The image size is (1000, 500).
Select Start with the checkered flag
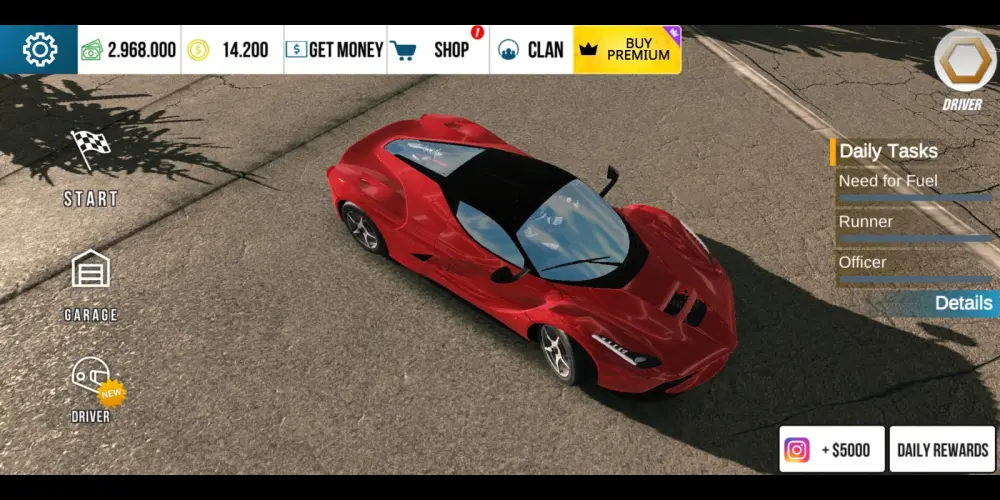click(91, 167)
